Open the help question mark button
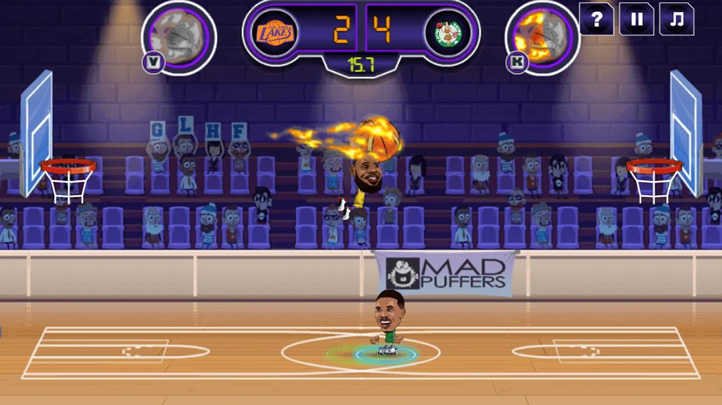 click(x=596, y=19)
